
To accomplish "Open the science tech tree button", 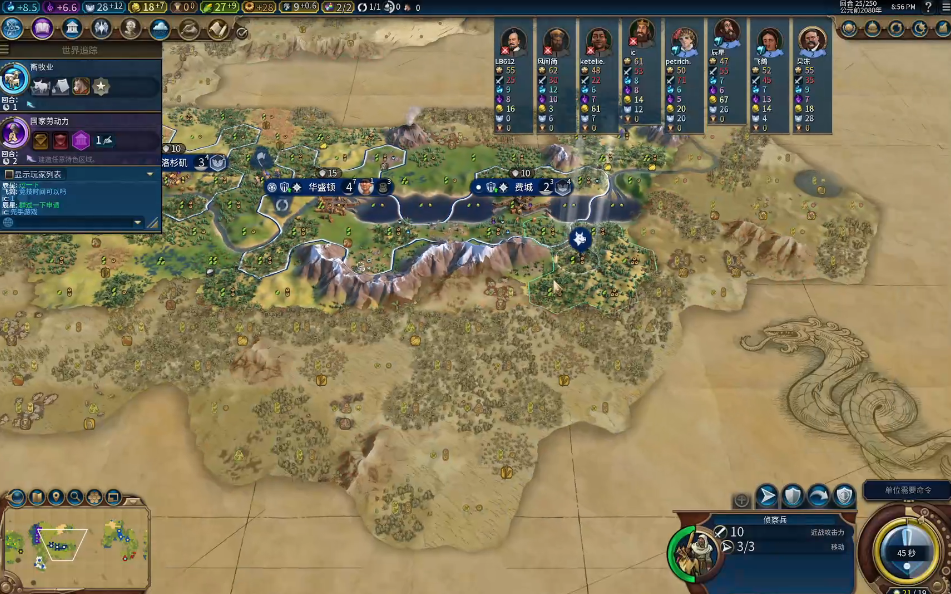I will pos(13,28).
